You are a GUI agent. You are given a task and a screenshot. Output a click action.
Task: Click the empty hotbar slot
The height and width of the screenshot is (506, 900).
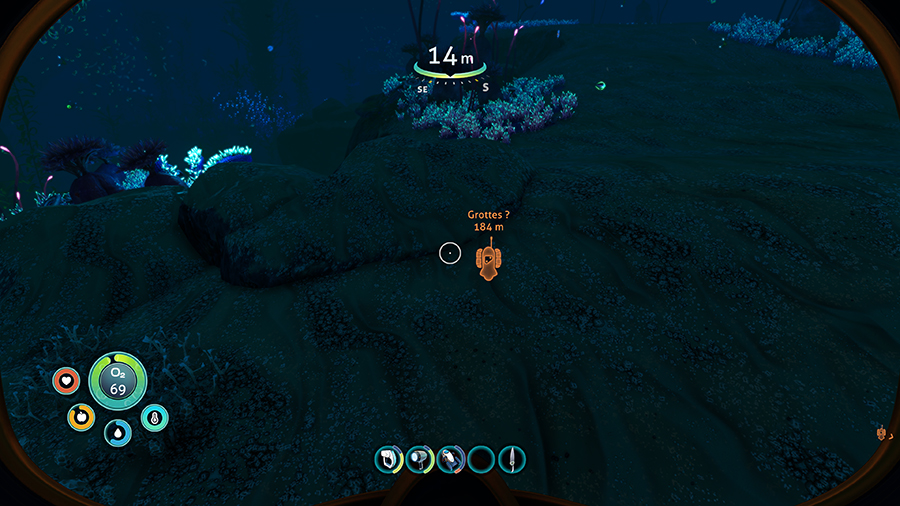click(481, 460)
